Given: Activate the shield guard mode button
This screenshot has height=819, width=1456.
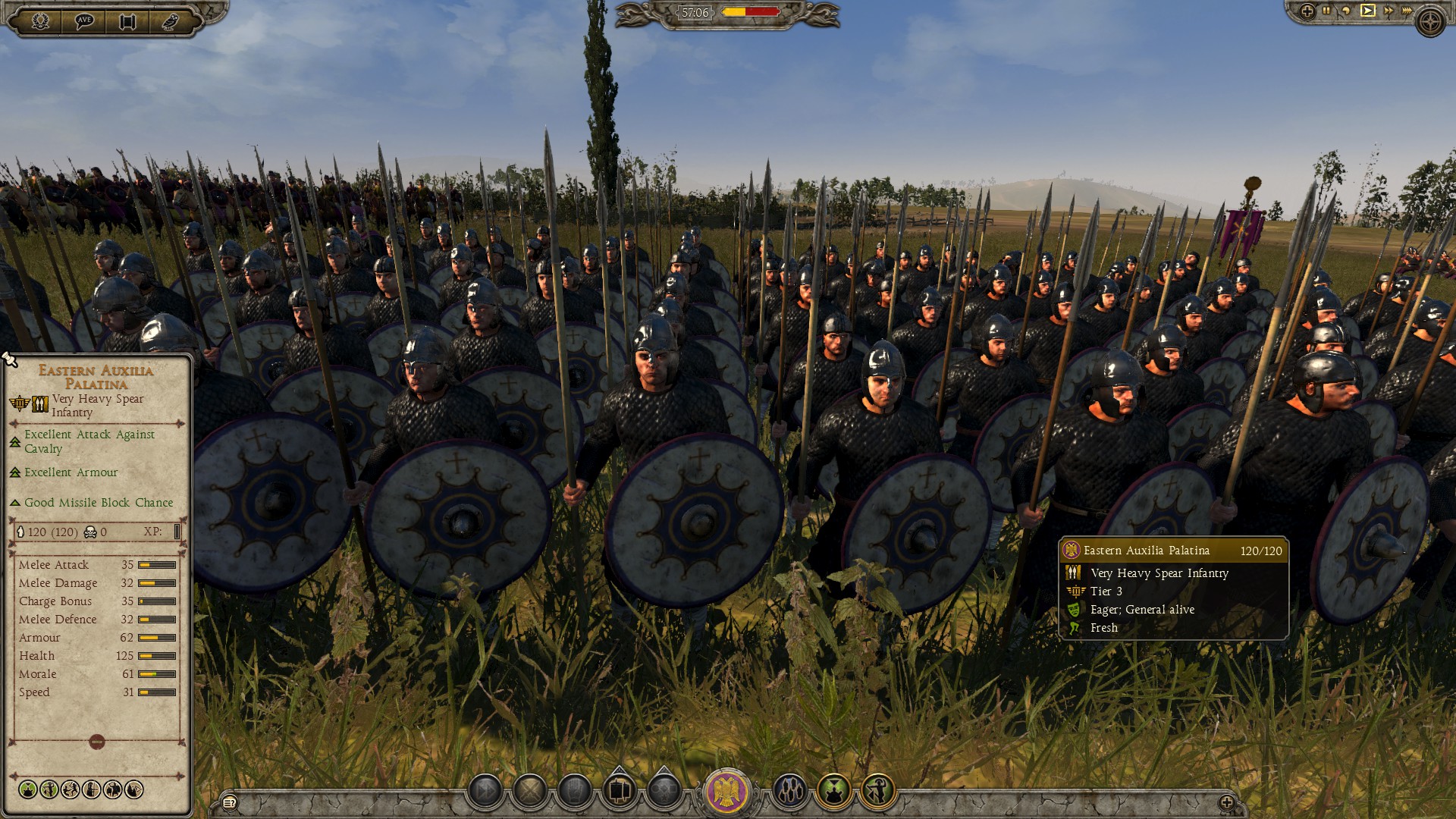Looking at the screenshot, I should (x=575, y=792).
